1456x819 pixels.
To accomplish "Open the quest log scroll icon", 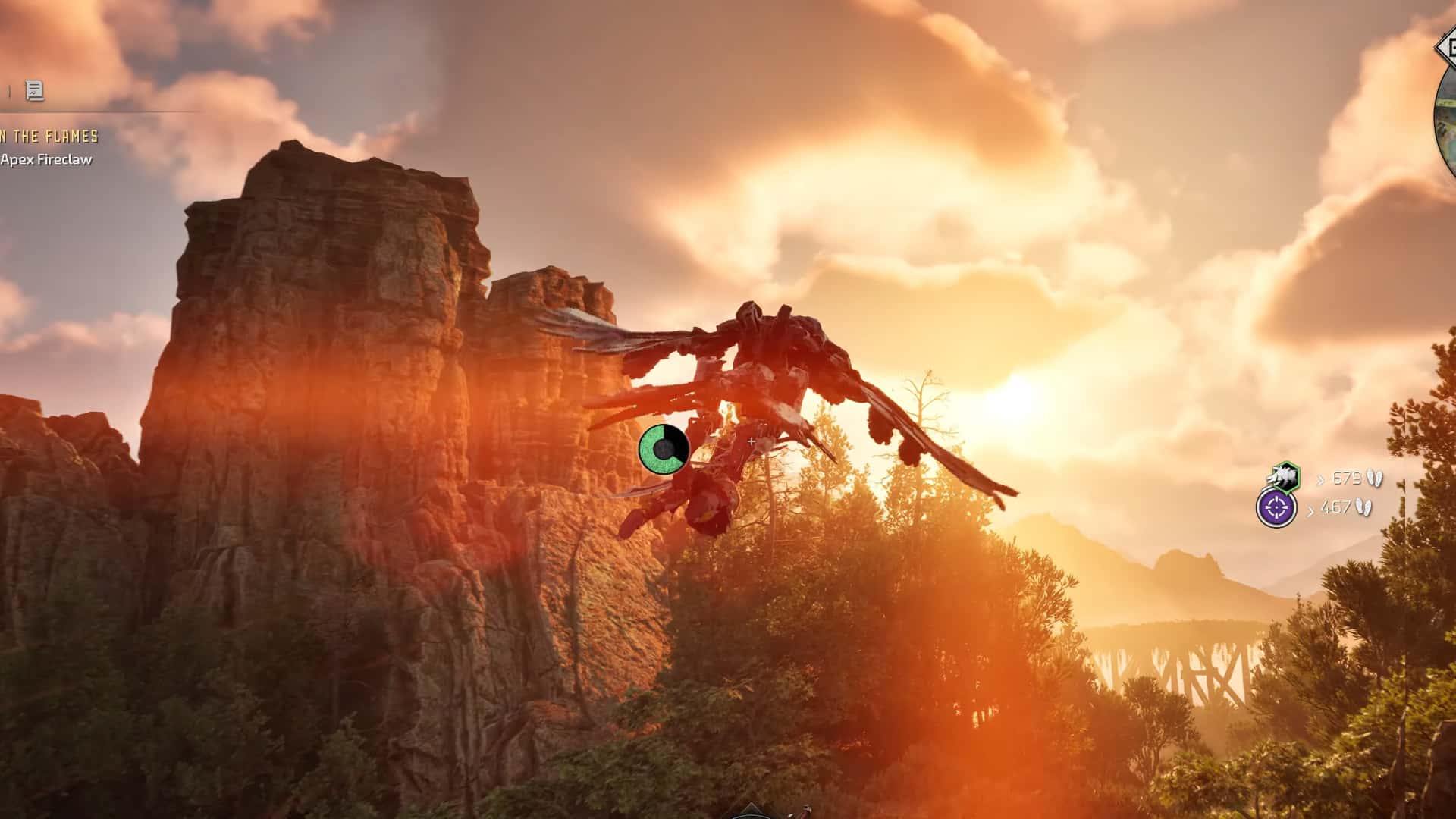I will [x=34, y=89].
